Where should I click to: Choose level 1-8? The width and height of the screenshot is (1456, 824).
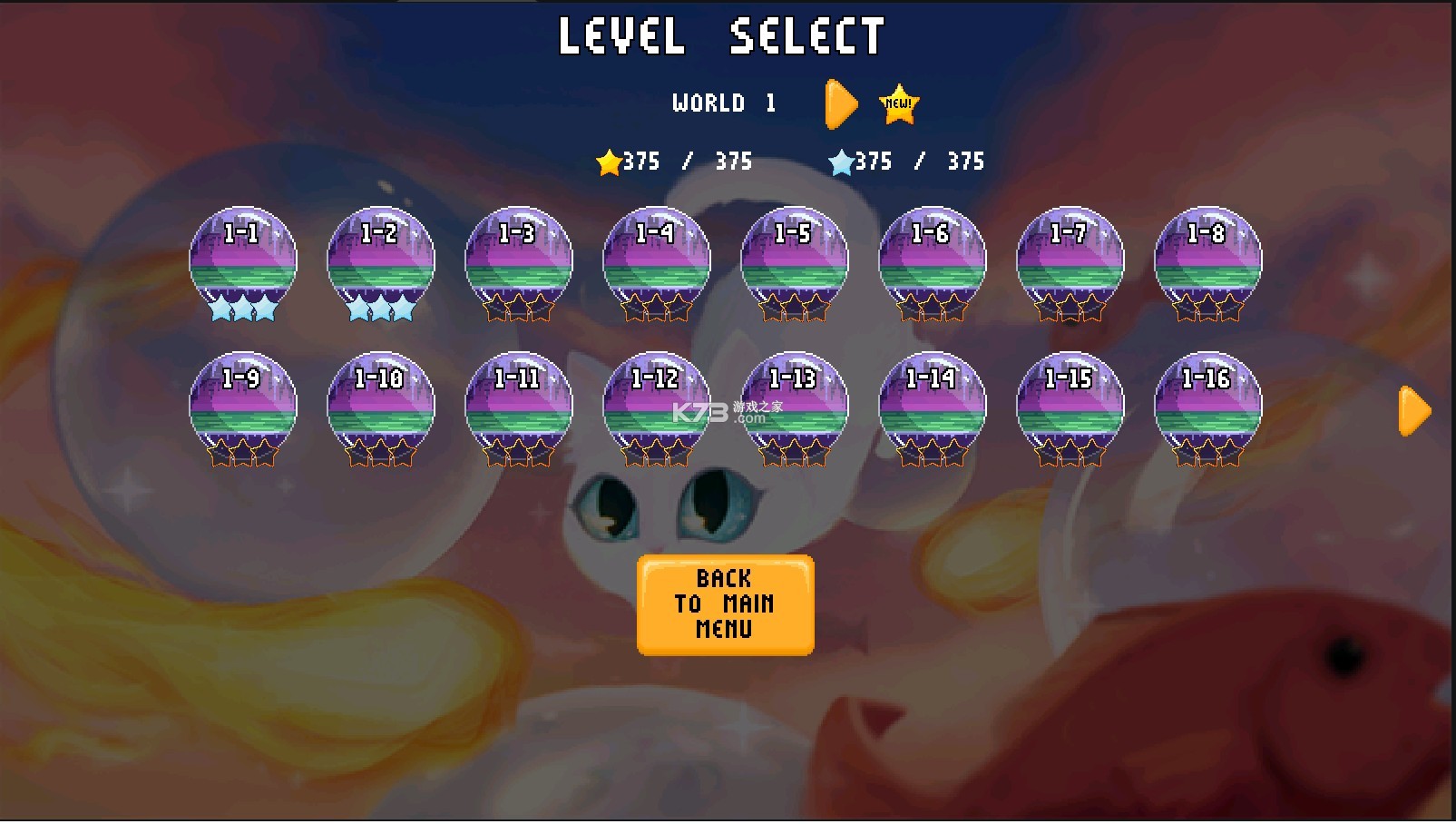point(1208,261)
